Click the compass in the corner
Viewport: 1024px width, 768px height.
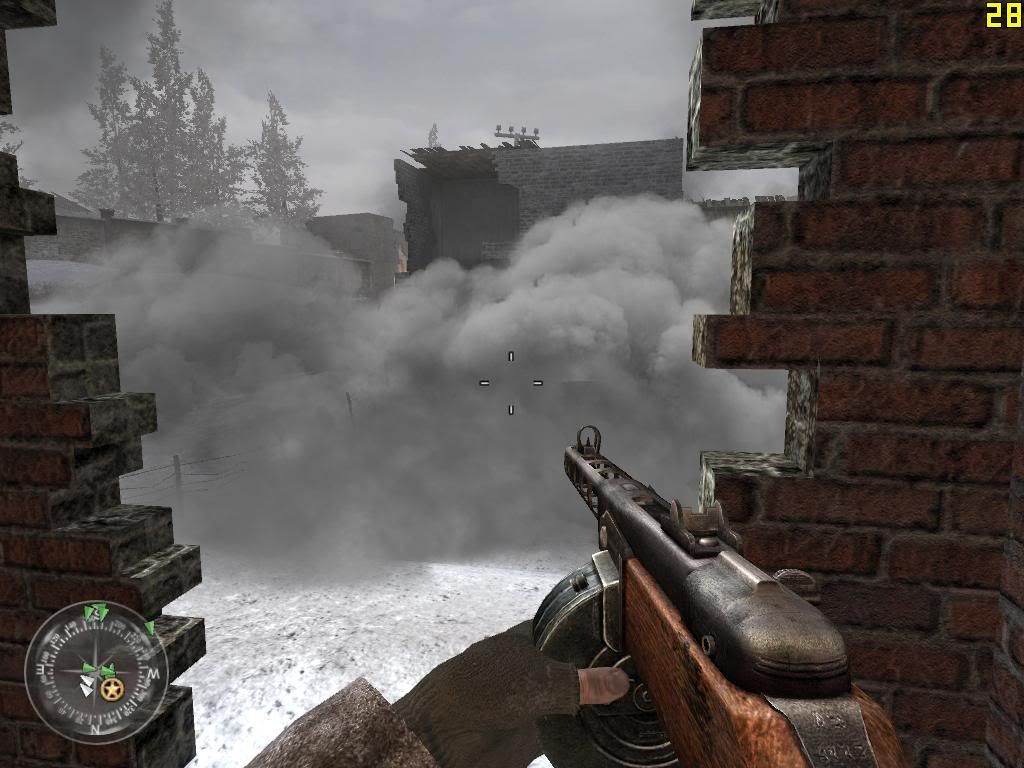[x=96, y=671]
